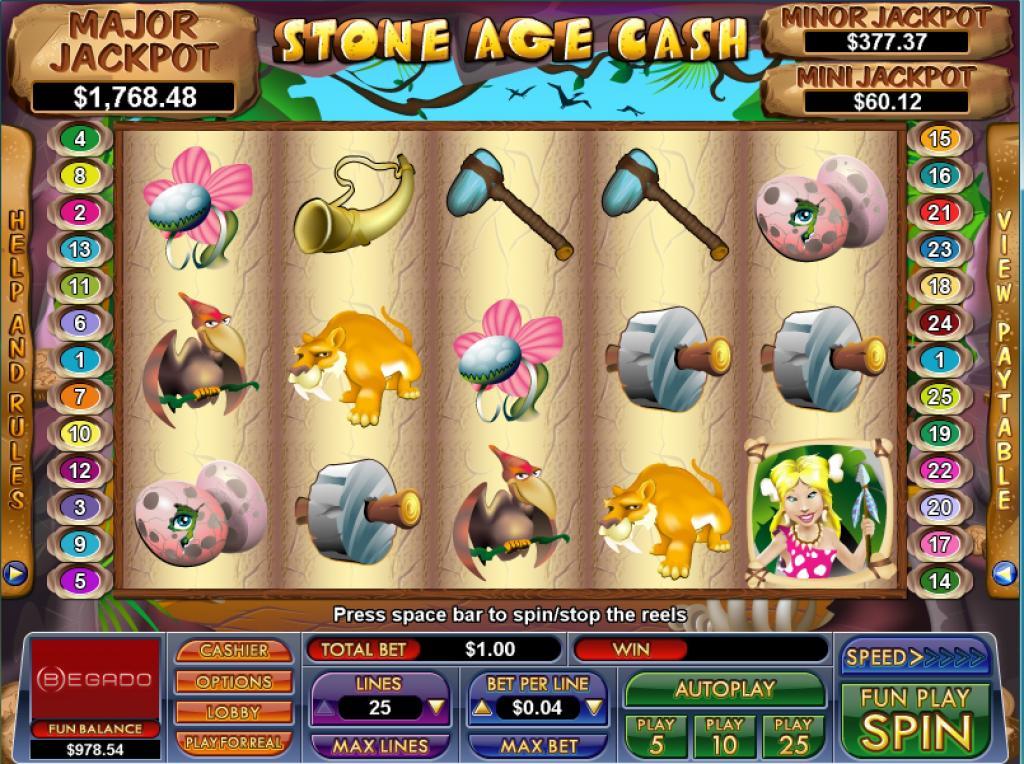Image resolution: width=1024 pixels, height=764 pixels.
Task: Choose Play 25 autoplay spins
Action: 793,735
